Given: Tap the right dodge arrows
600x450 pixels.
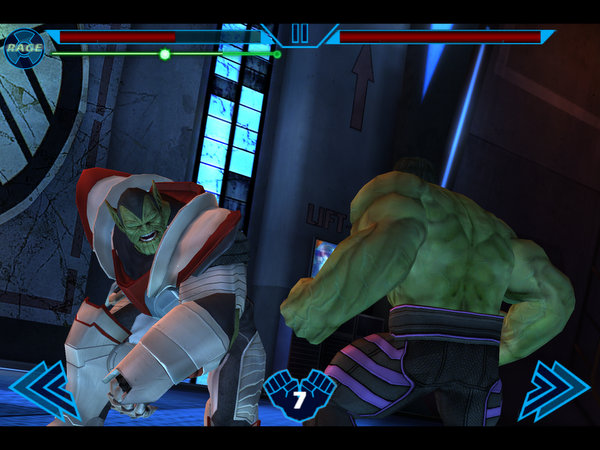Looking at the screenshot, I should [554, 388].
